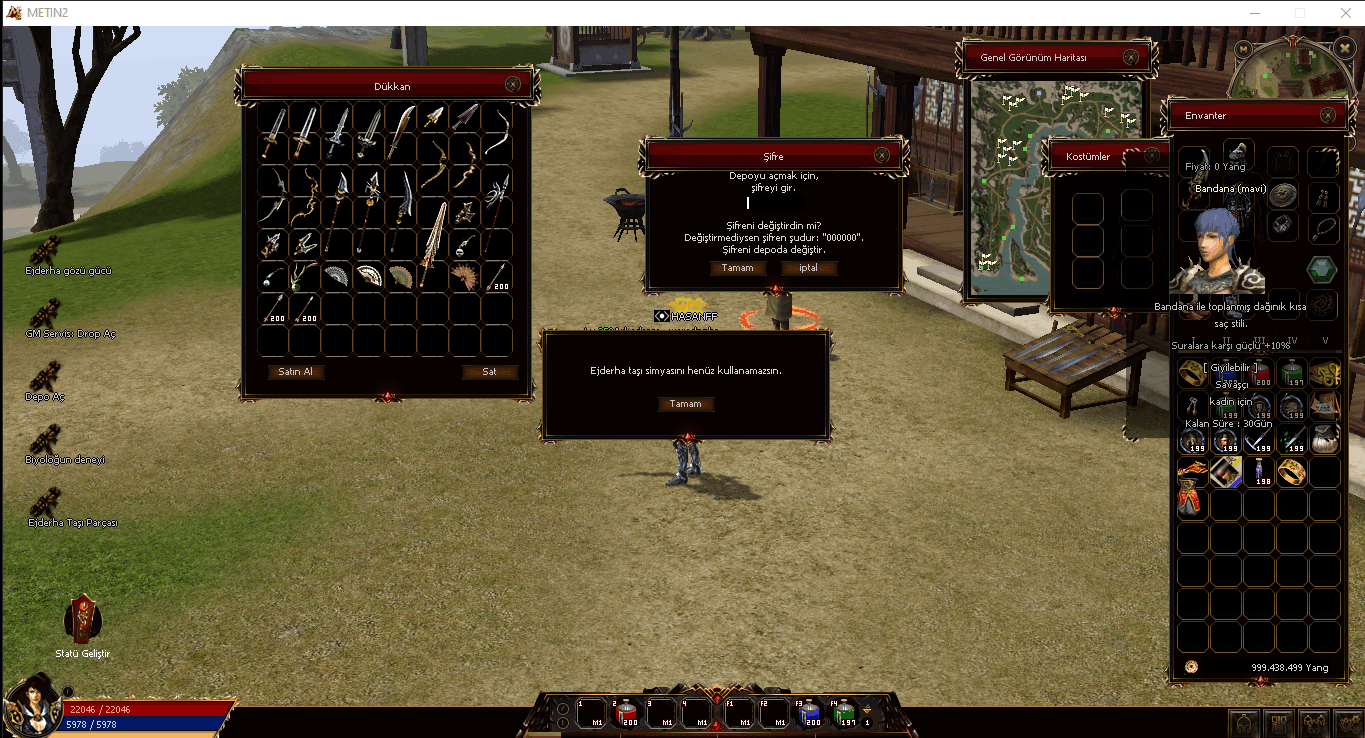1365x738 pixels.
Task: Click the GM Servisi: Drop Aç icon
Action: [x=47, y=311]
